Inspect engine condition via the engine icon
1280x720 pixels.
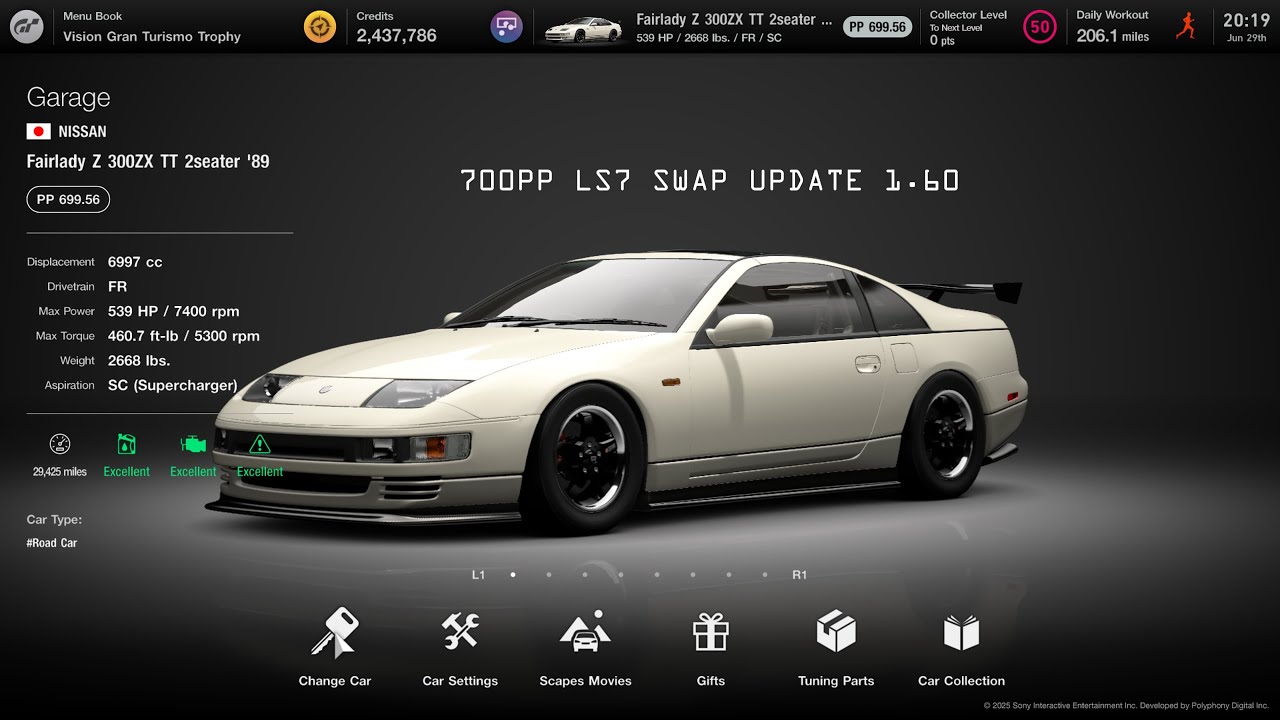(x=193, y=444)
